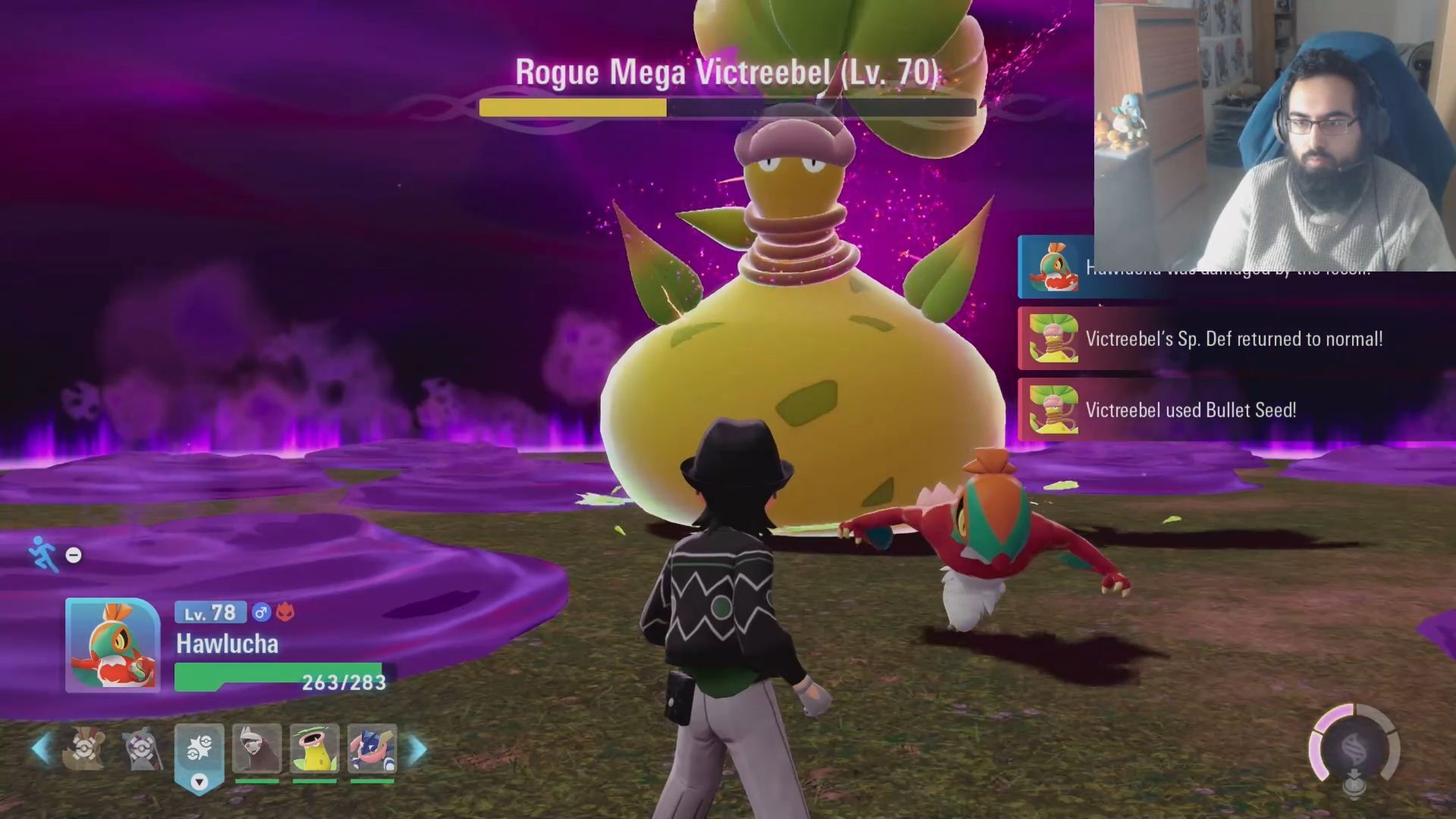Click the right party scroll arrow
1456x819 pixels.
418,749
